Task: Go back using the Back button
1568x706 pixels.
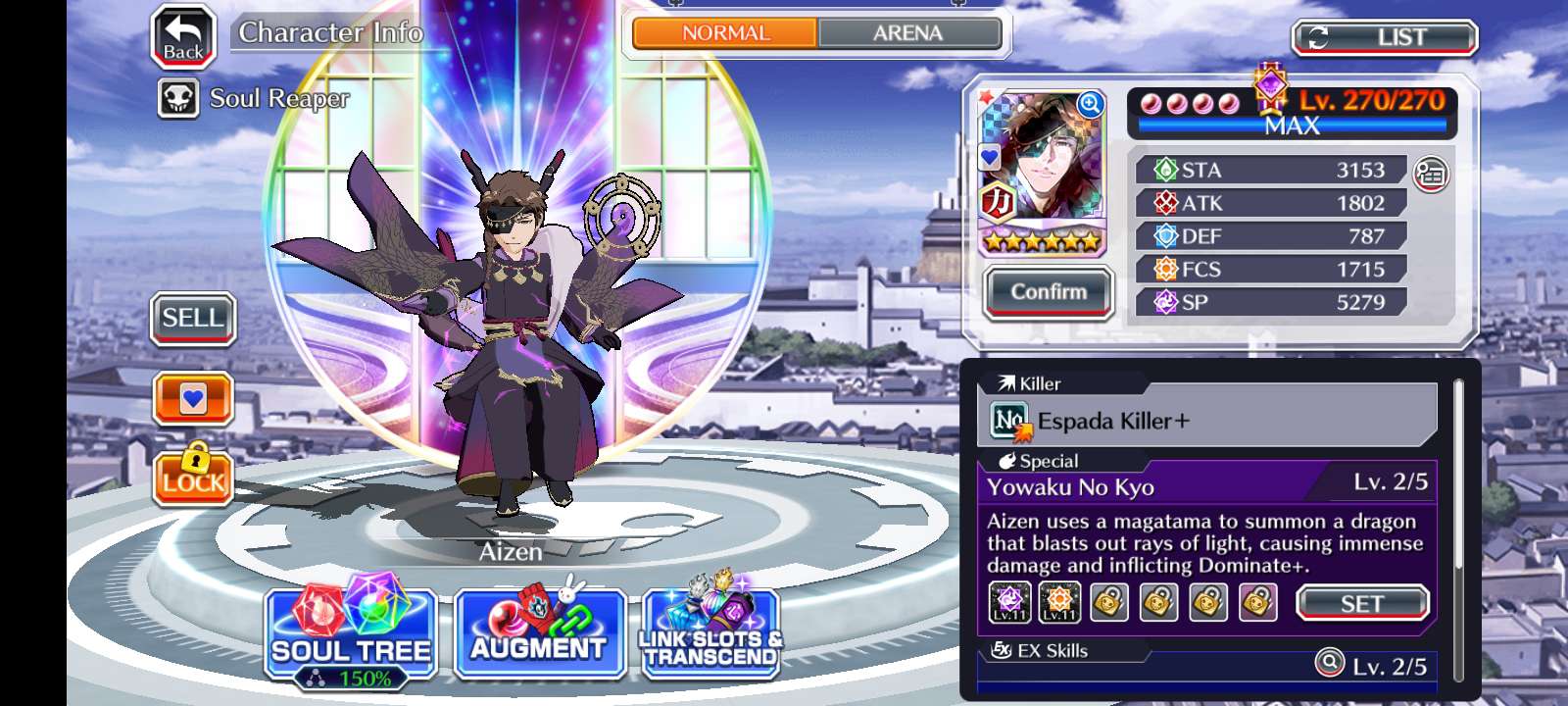Action: coord(183,37)
